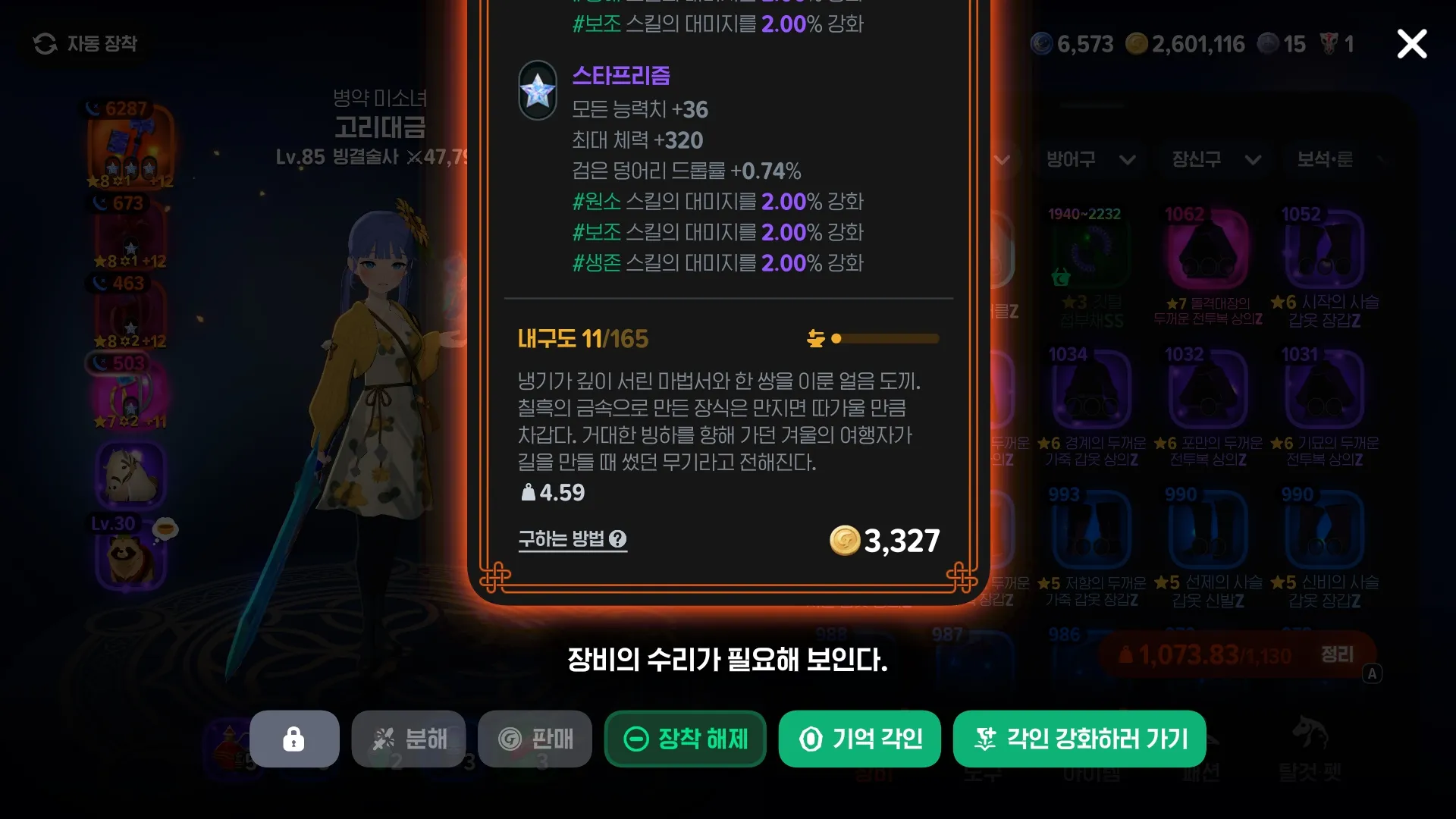Click the 판매 sell coin icon
1456x819 pixels.
[509, 739]
